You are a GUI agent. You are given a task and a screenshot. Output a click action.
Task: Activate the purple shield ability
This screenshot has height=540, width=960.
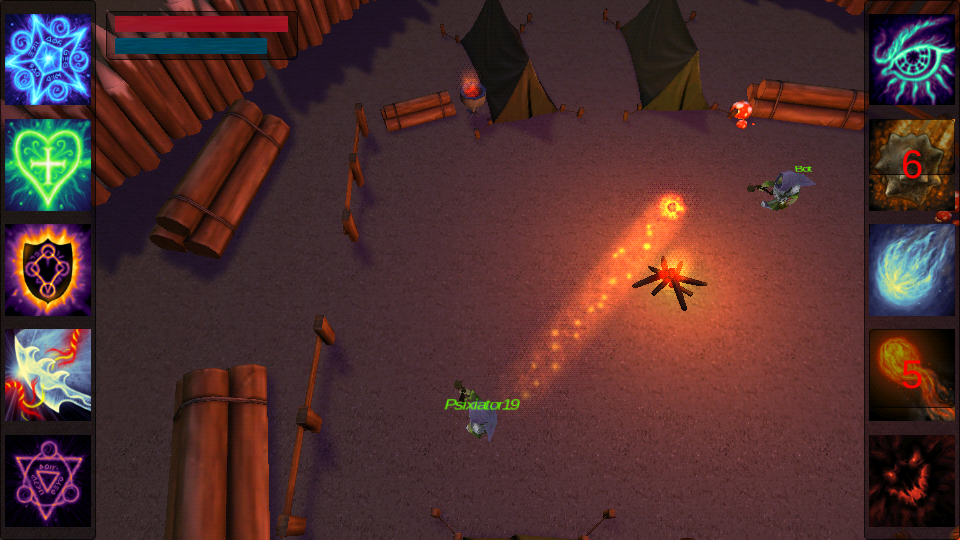click(48, 270)
